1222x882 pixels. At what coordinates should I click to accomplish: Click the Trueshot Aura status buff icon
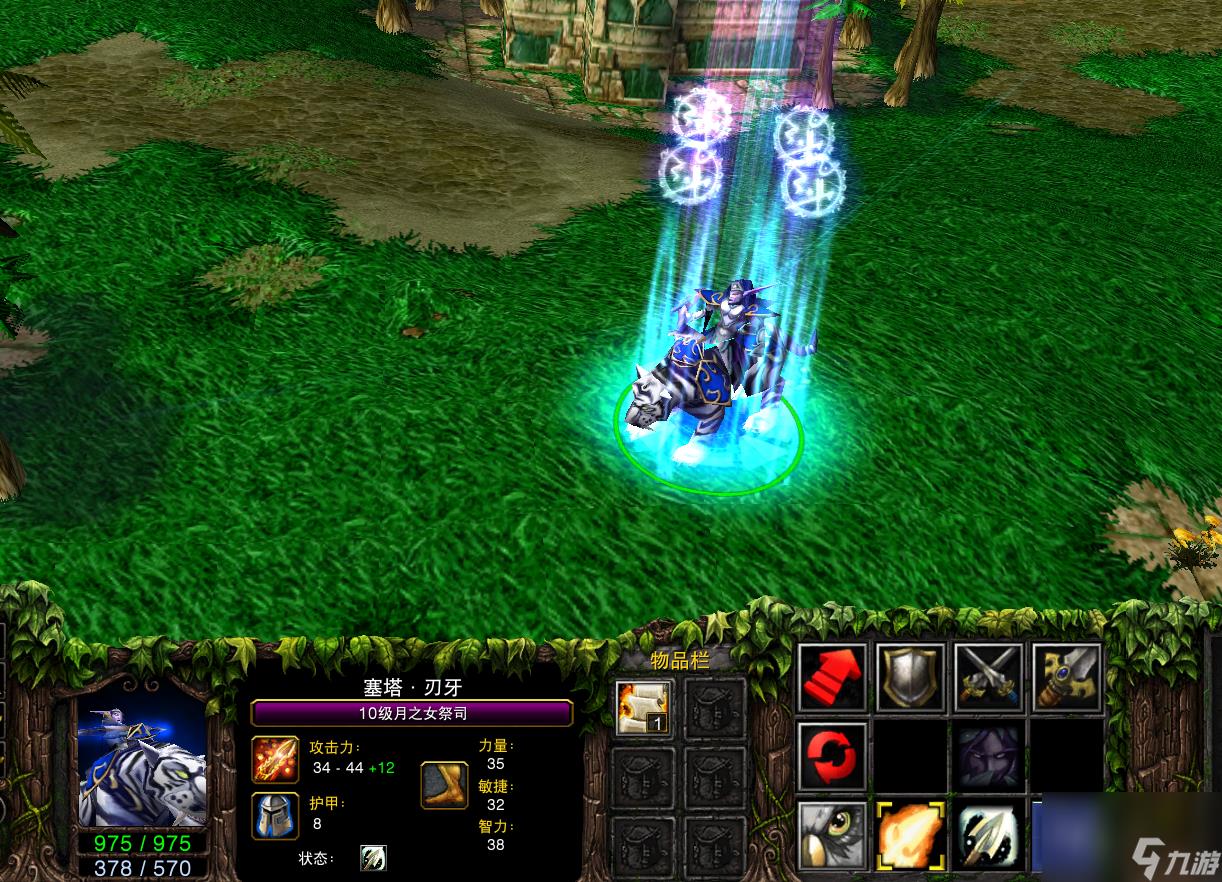pyautogui.click(x=373, y=858)
